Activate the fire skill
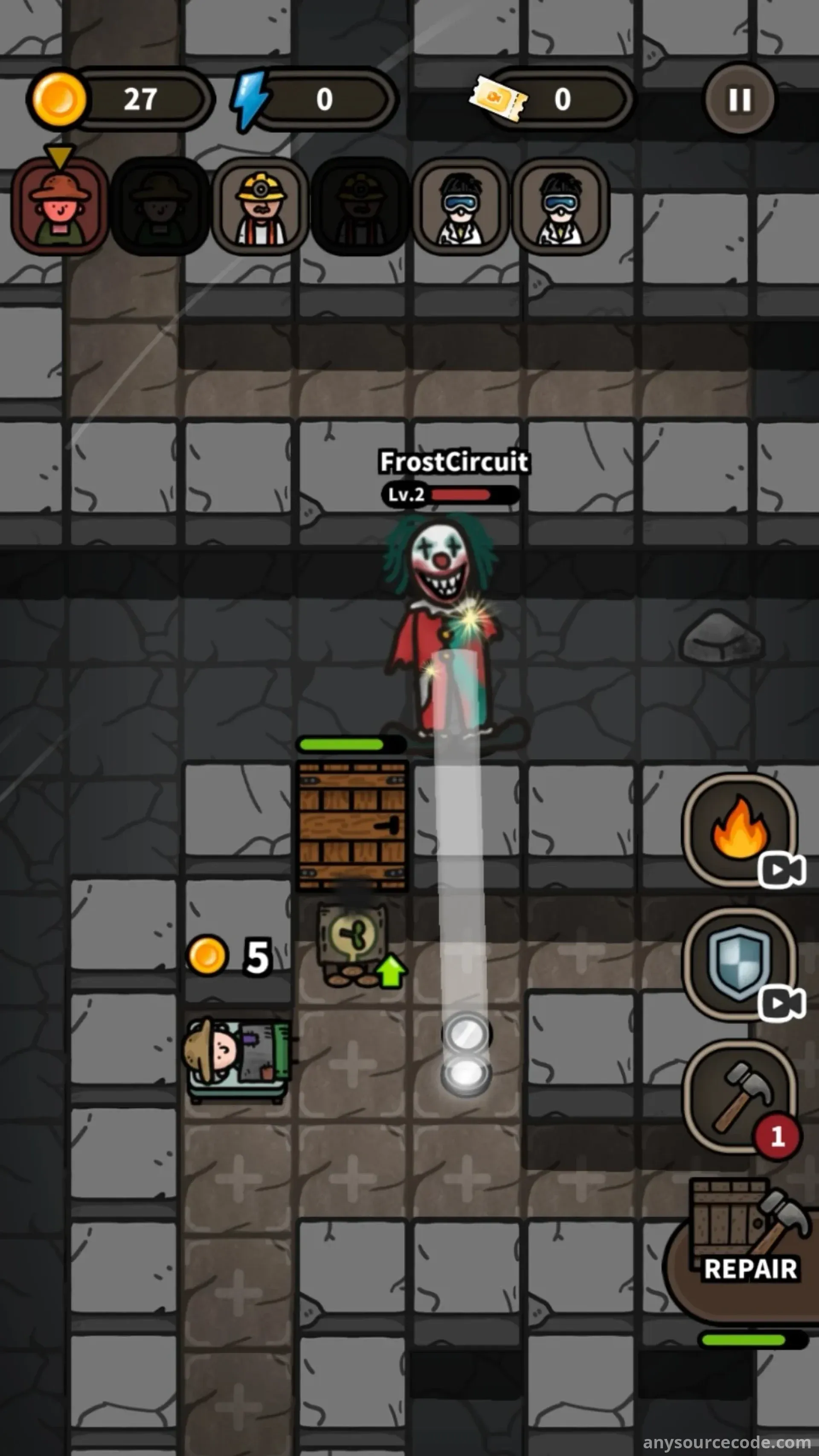This screenshot has width=819, height=1456. 739,828
